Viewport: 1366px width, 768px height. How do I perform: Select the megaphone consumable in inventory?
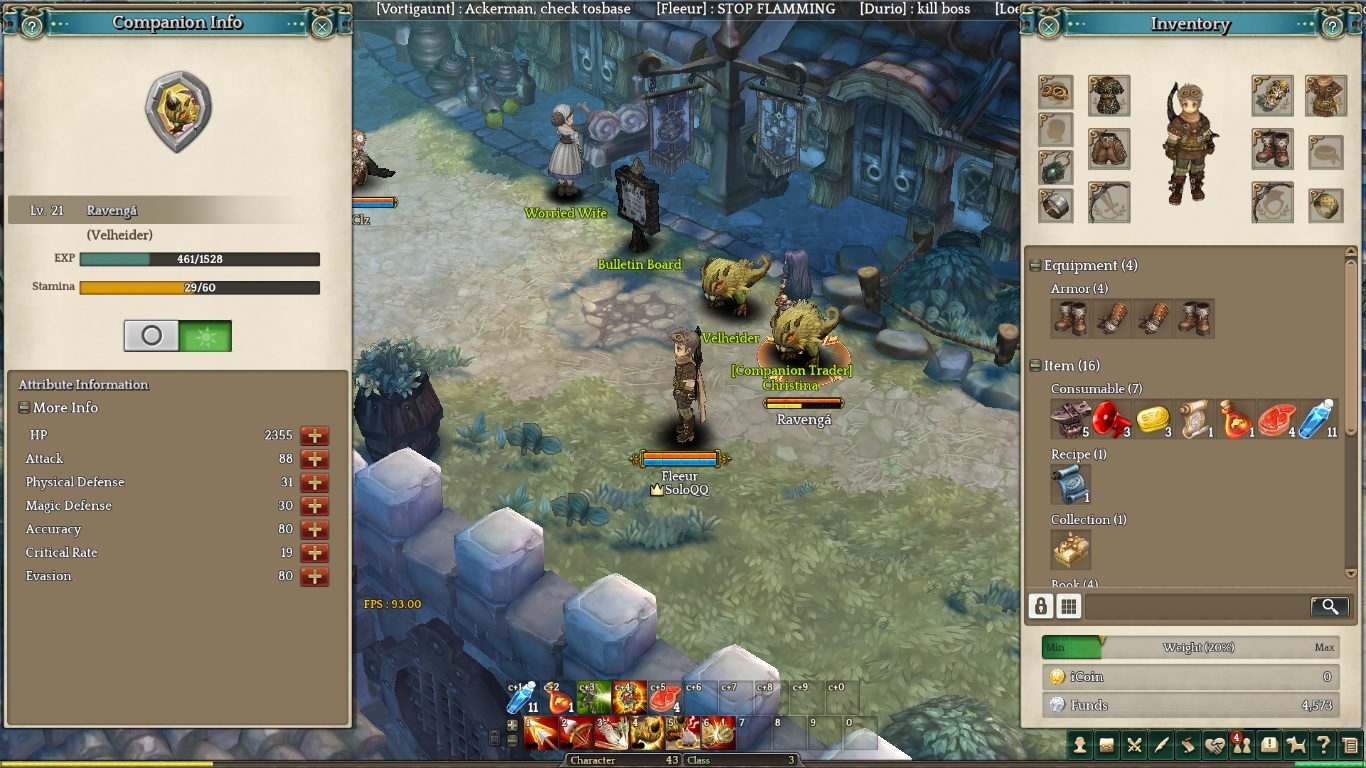coord(1109,419)
